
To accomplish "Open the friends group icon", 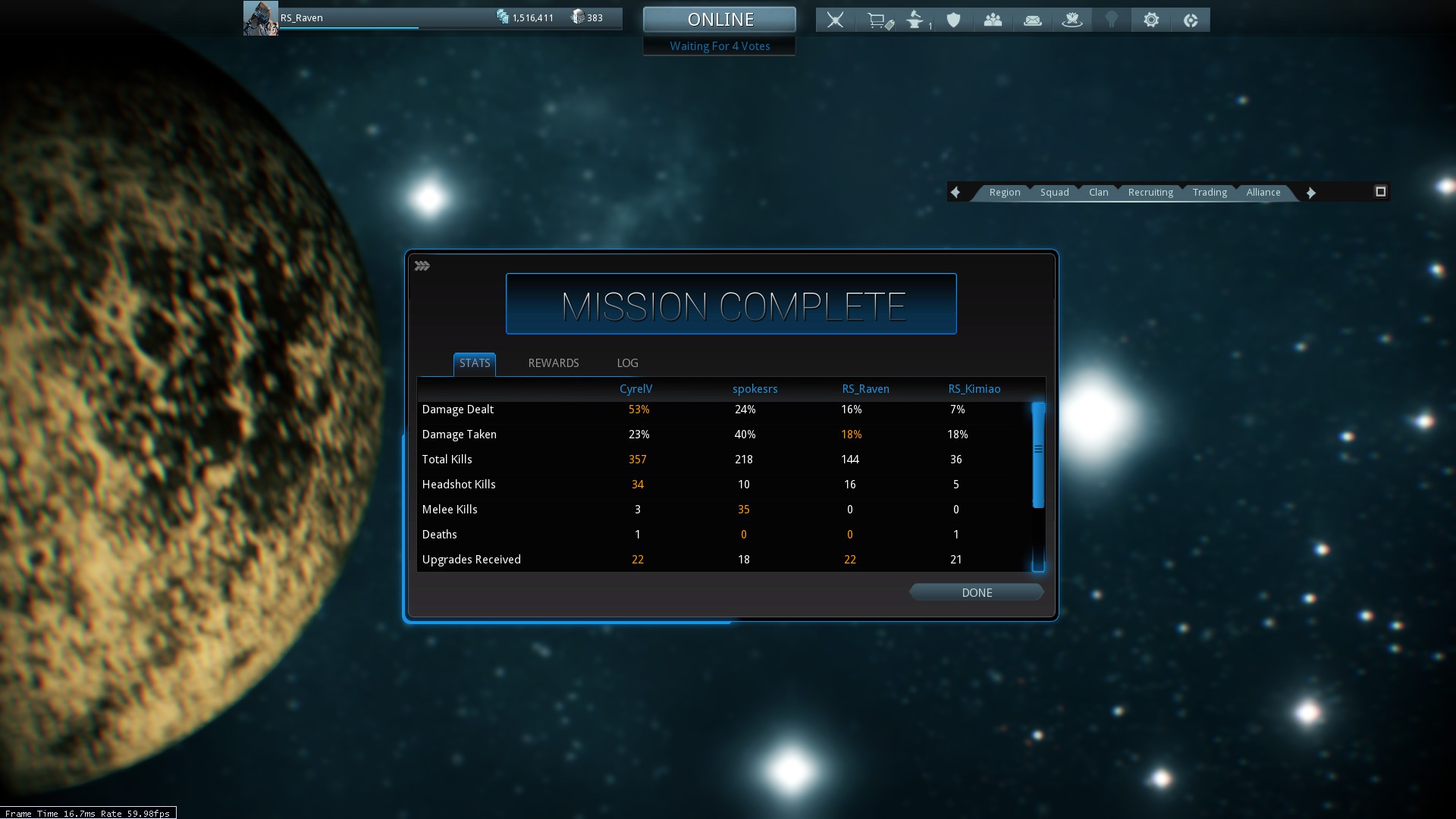I will point(993,20).
